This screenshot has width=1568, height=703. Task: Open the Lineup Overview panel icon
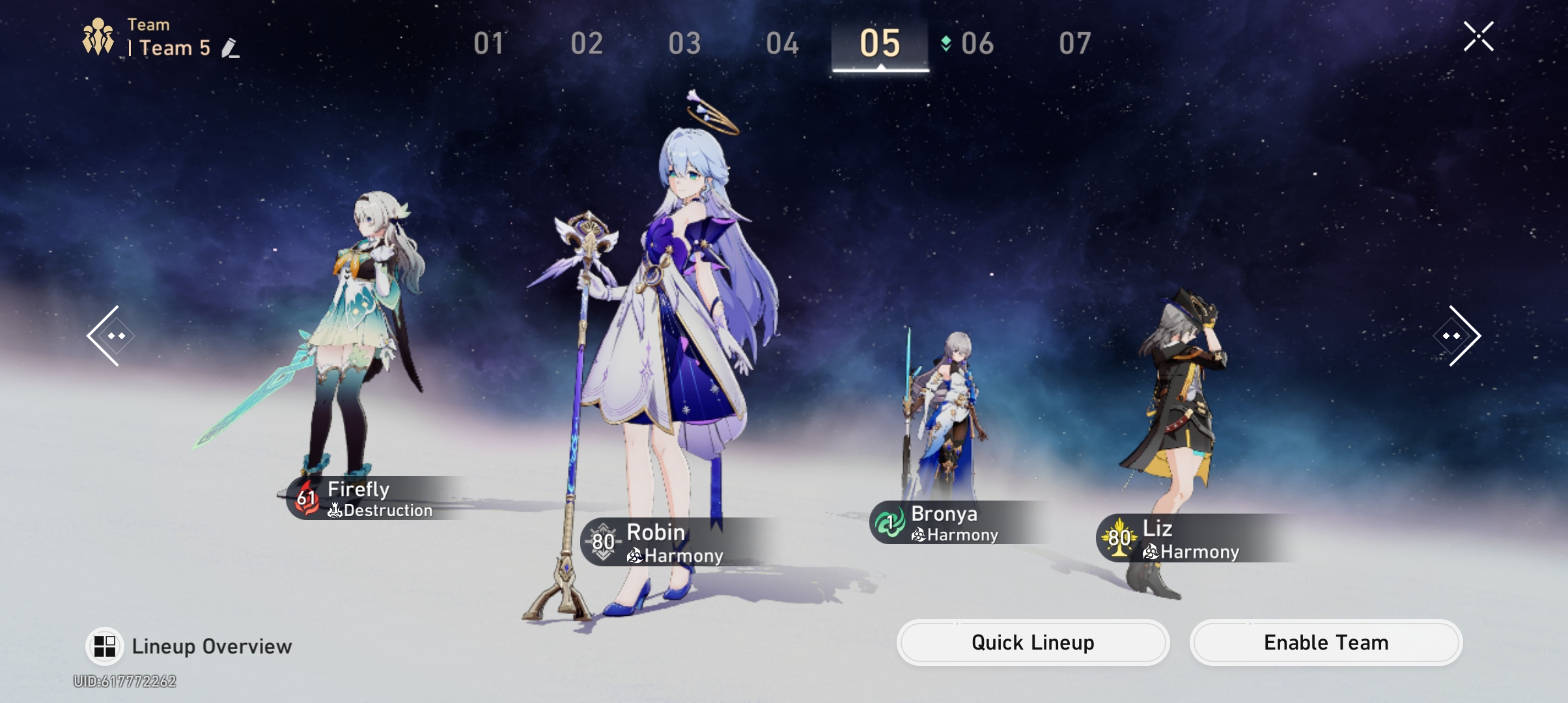click(x=104, y=644)
